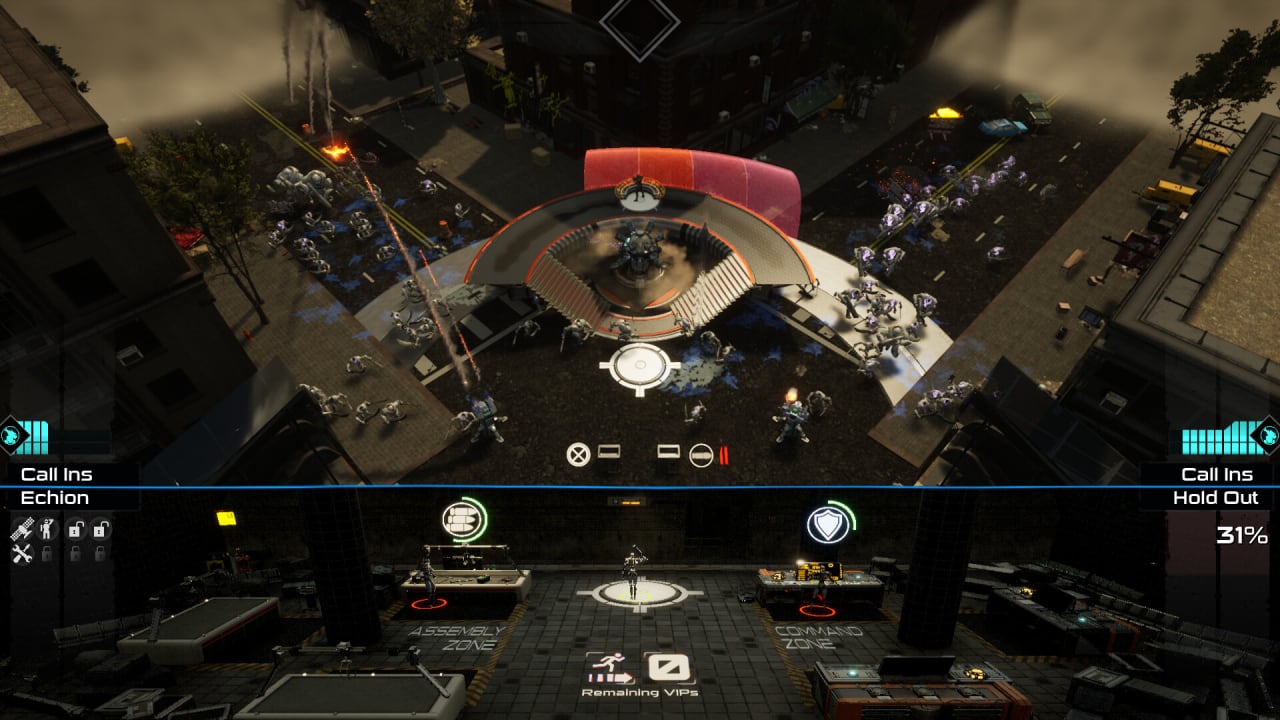Choose the saluting soldier call-in icon
The height and width of the screenshot is (720, 1280).
[x=46, y=529]
